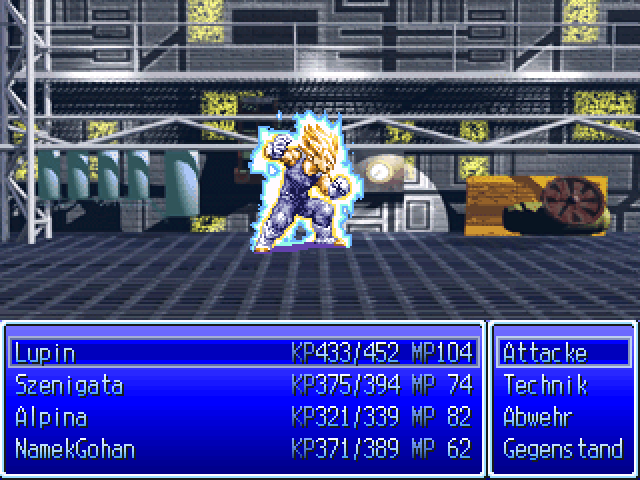Screen dimensions: 640x480
Task: Open the Technik menu
Action: click(545, 385)
